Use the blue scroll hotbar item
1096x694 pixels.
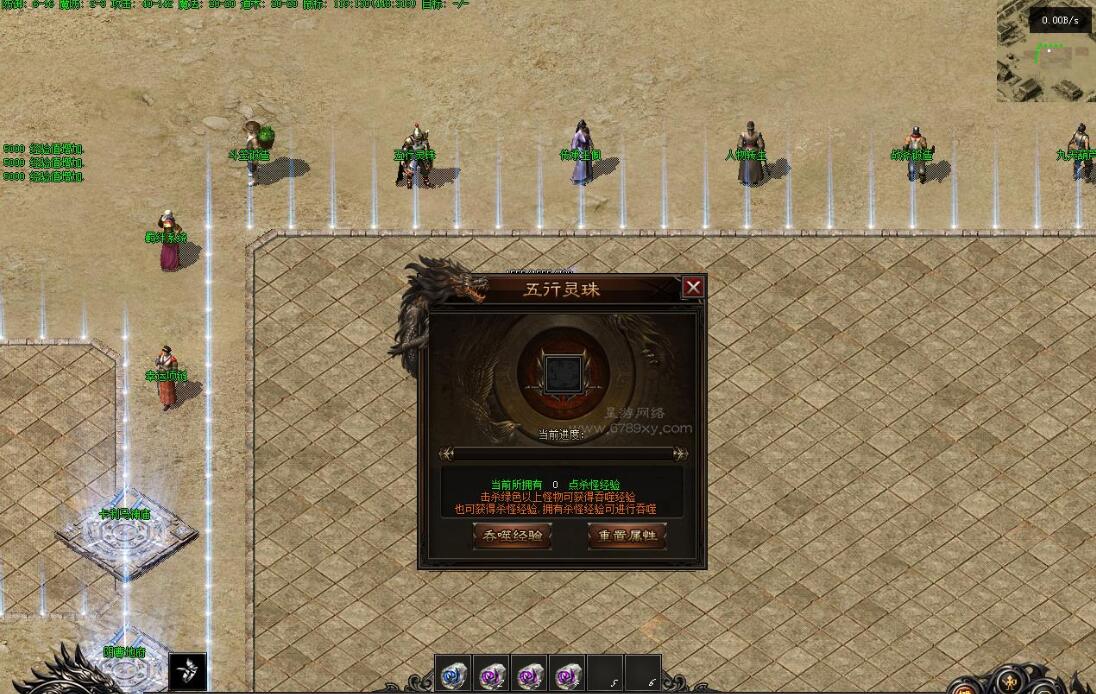pos(452,676)
